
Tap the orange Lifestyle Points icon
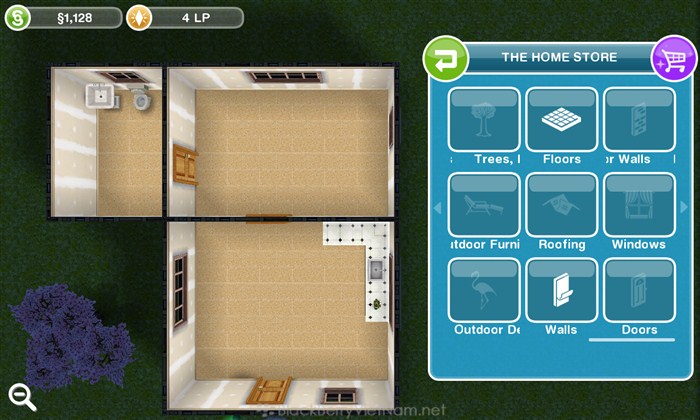[143, 17]
